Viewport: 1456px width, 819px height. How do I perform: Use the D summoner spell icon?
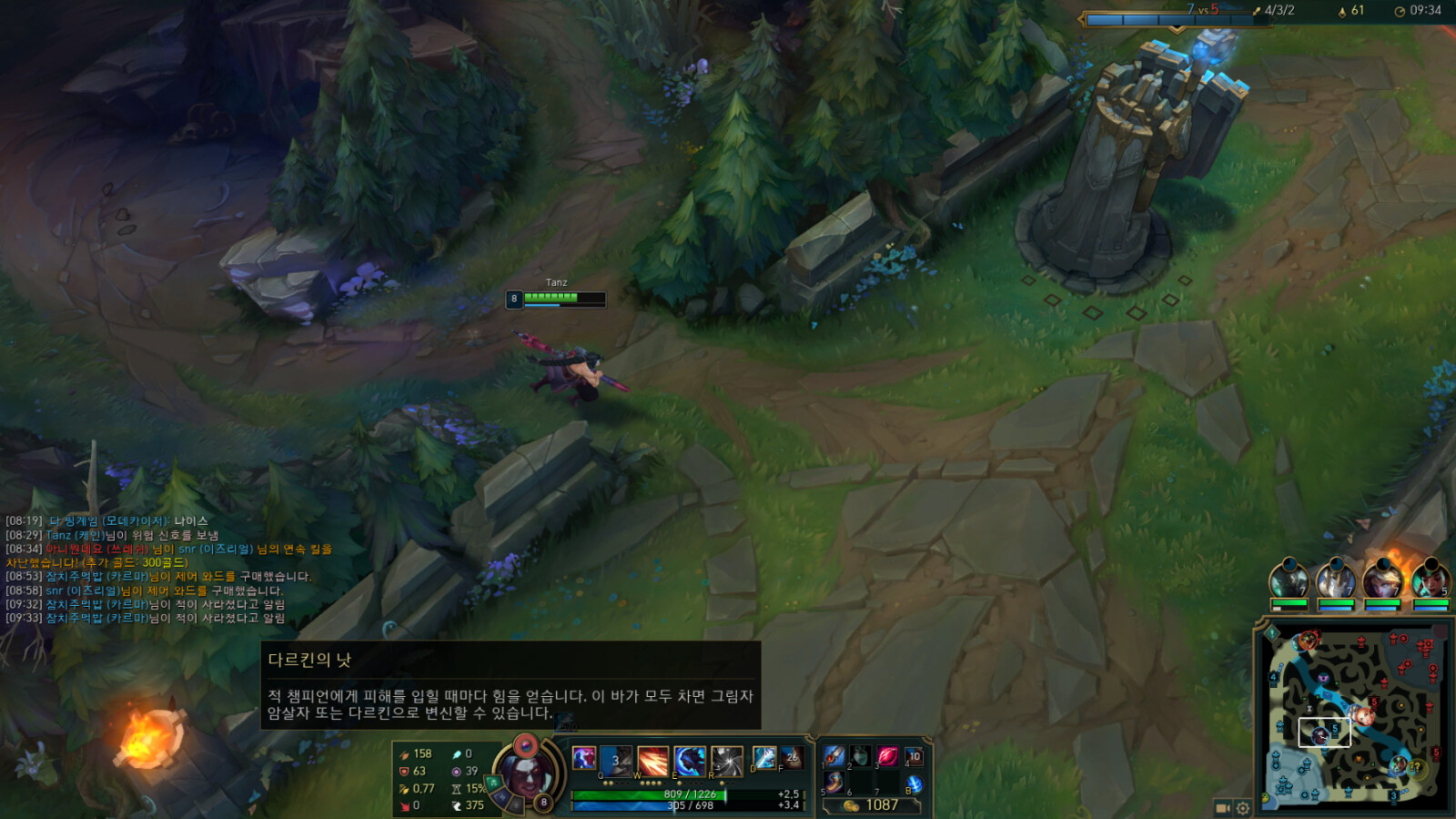click(763, 758)
